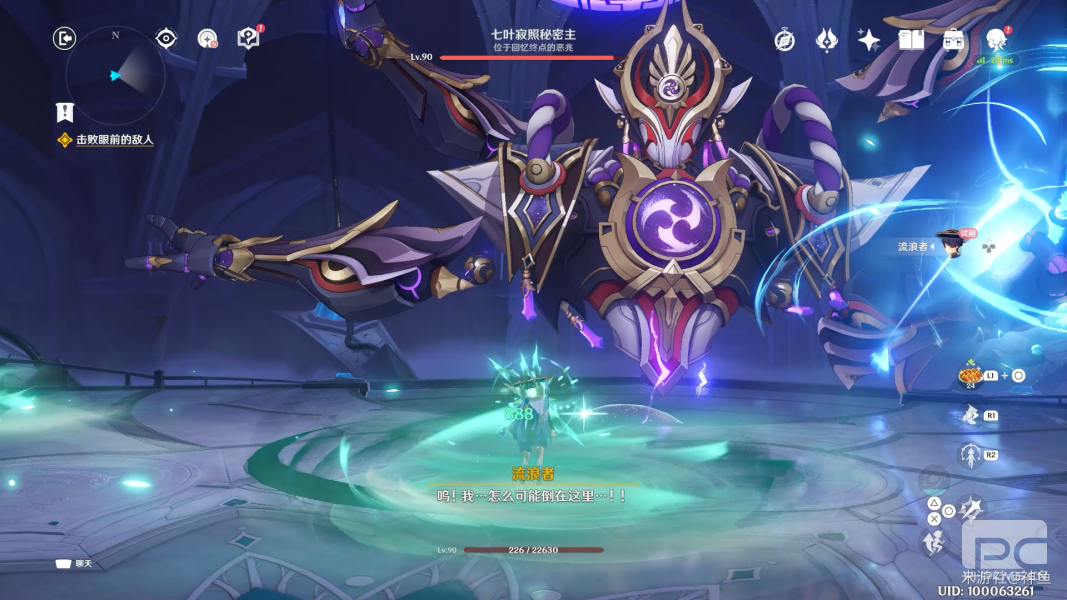Open the circular compass minimap
Viewport: 1067px width, 600px height.
(x=115, y=76)
